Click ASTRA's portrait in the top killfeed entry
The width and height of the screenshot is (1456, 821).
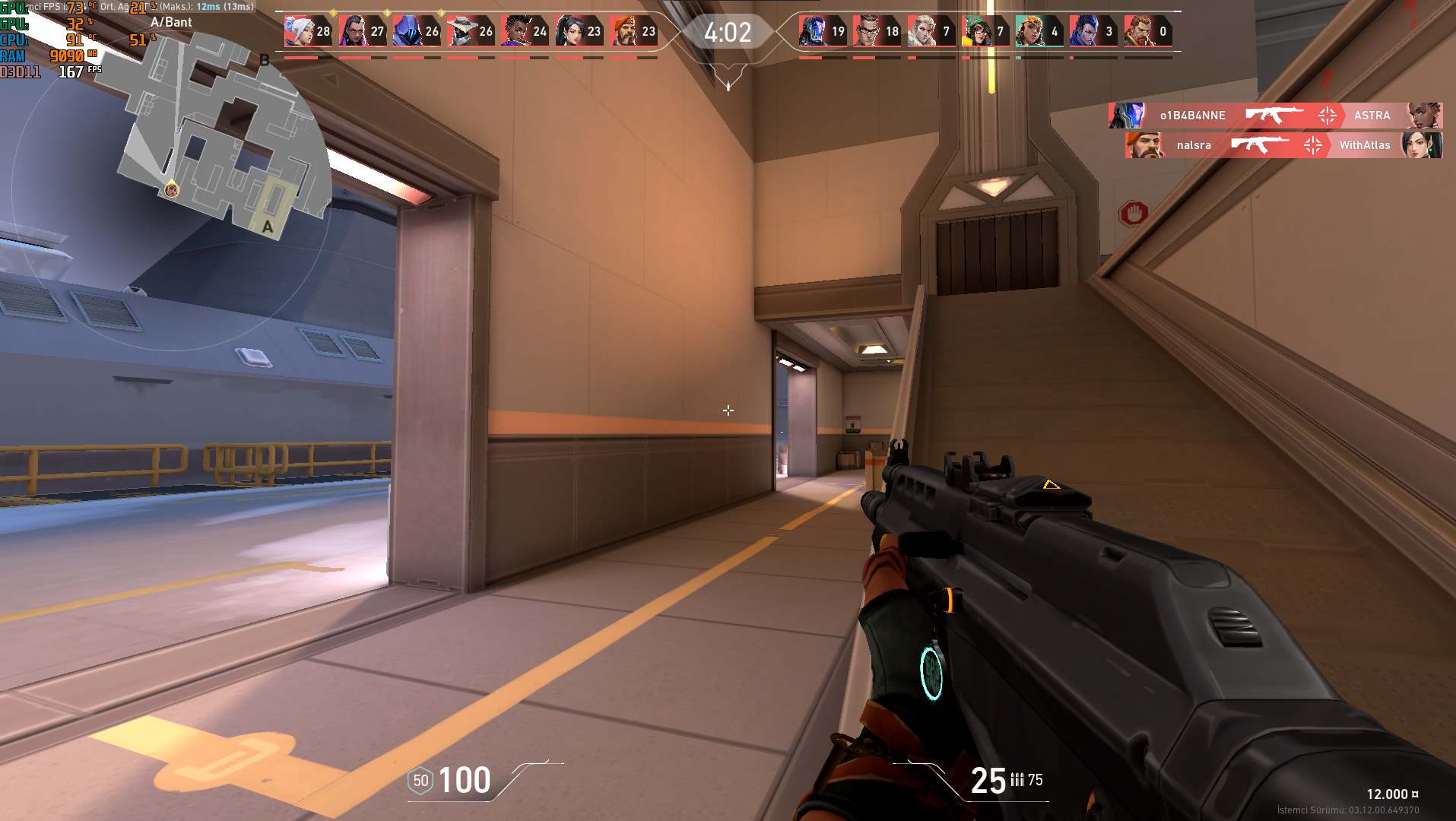pos(1423,116)
